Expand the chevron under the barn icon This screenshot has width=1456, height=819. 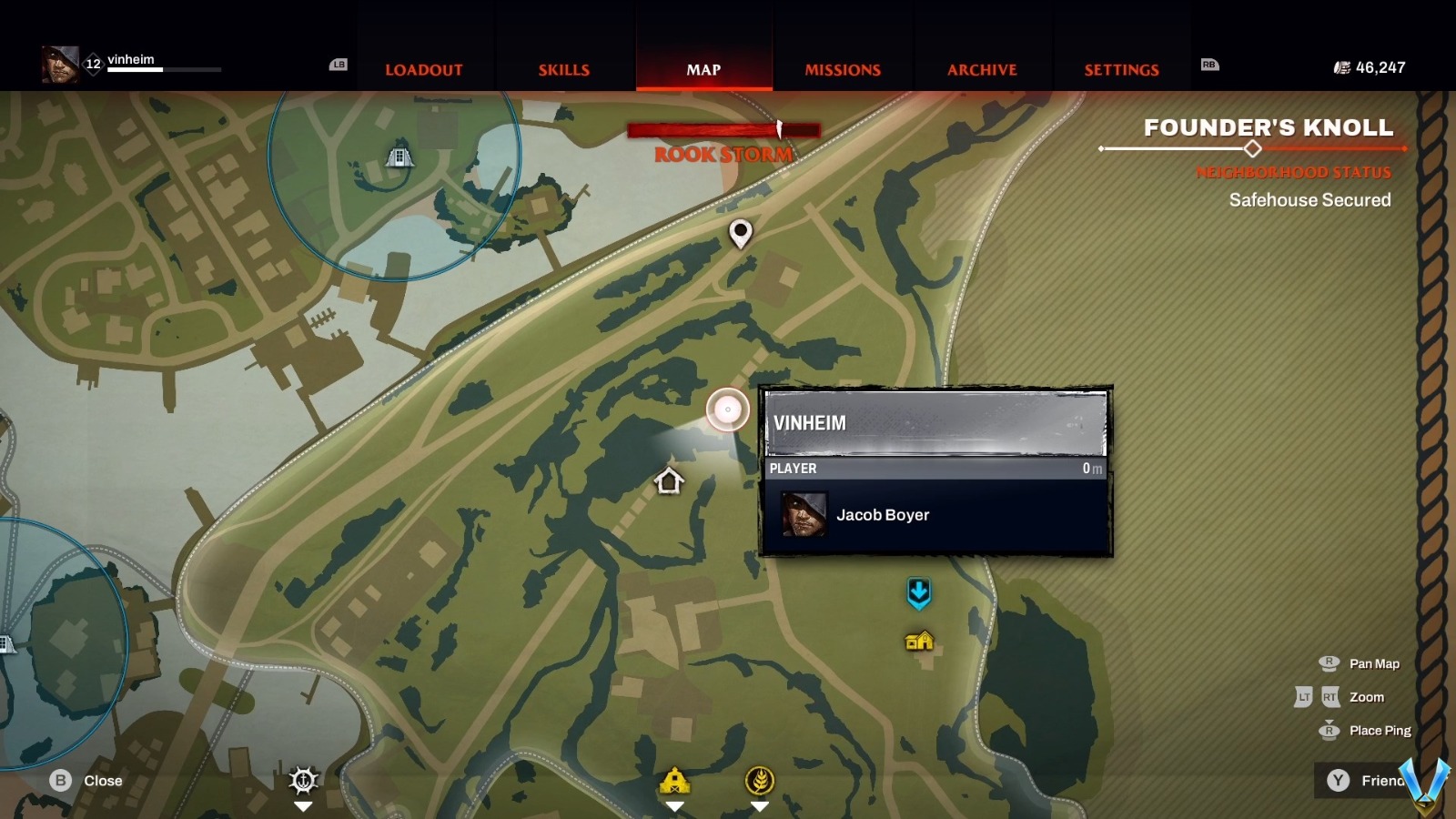[675, 805]
